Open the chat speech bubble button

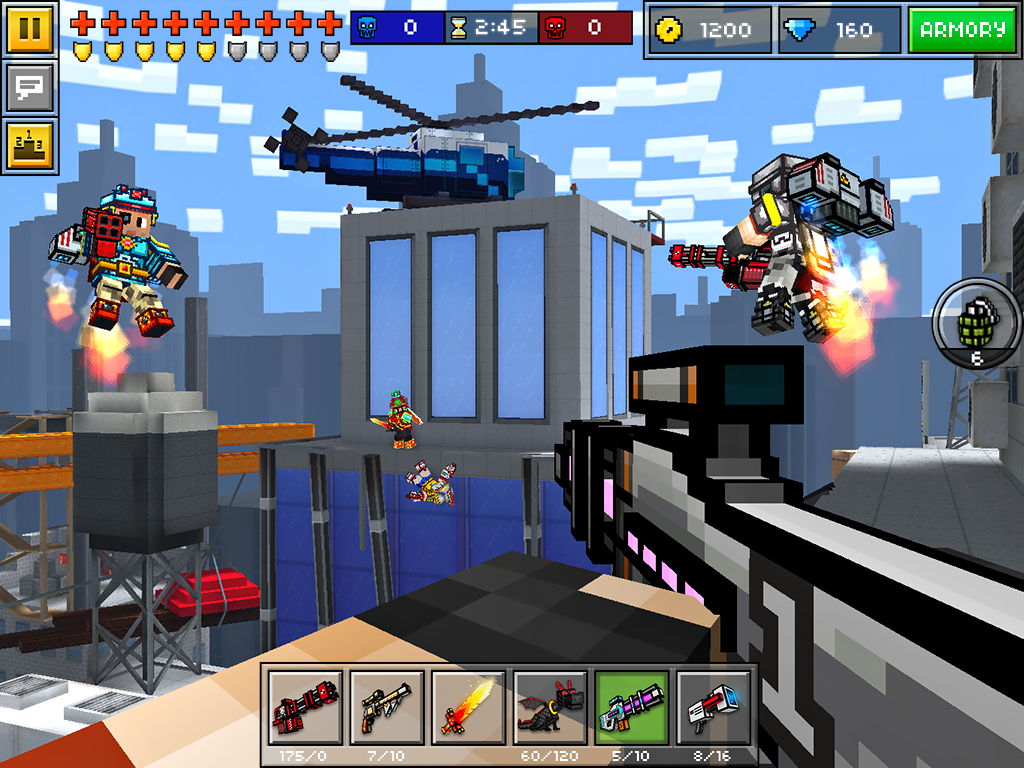tap(30, 88)
